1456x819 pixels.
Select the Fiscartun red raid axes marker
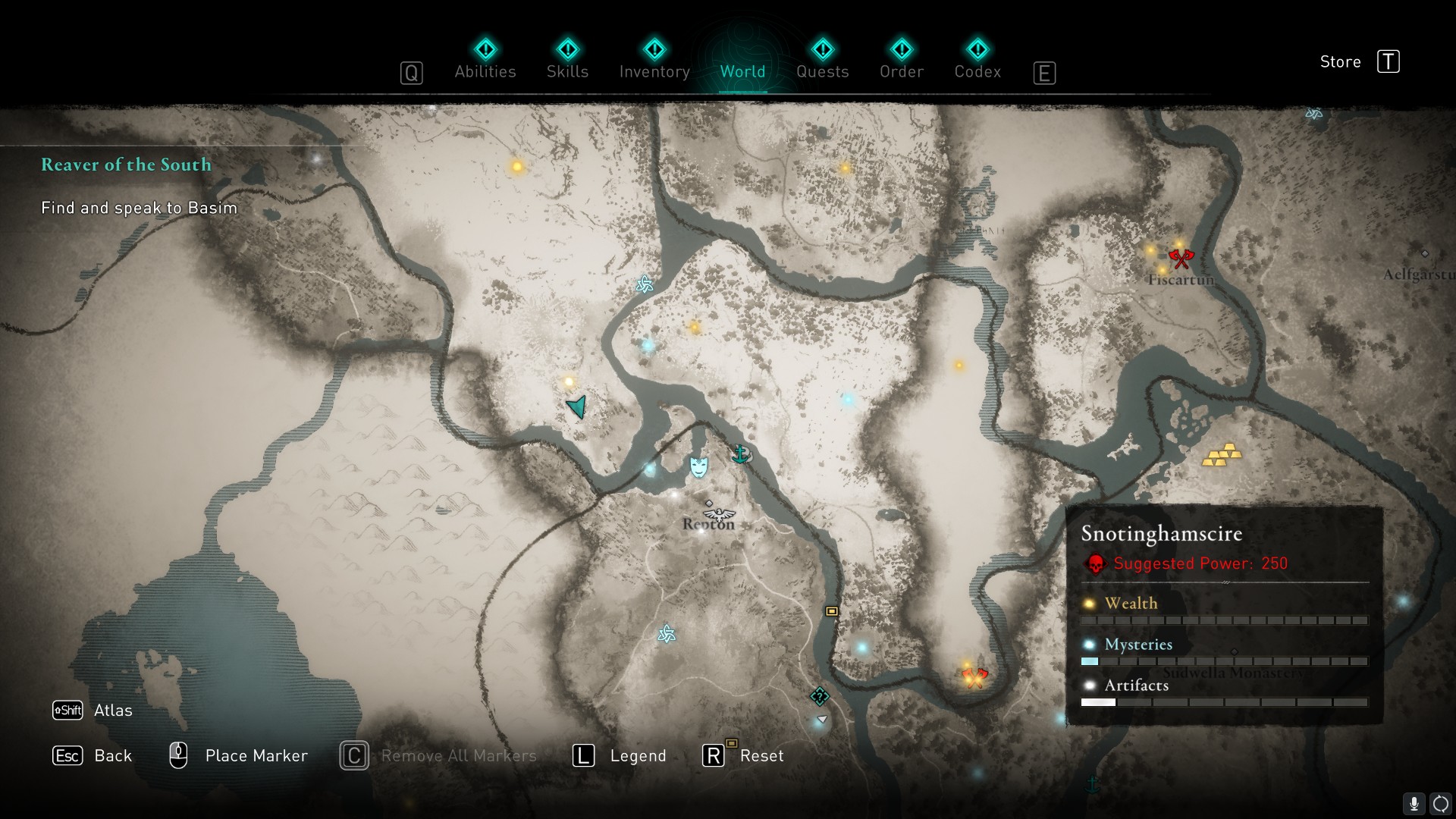click(x=1181, y=259)
